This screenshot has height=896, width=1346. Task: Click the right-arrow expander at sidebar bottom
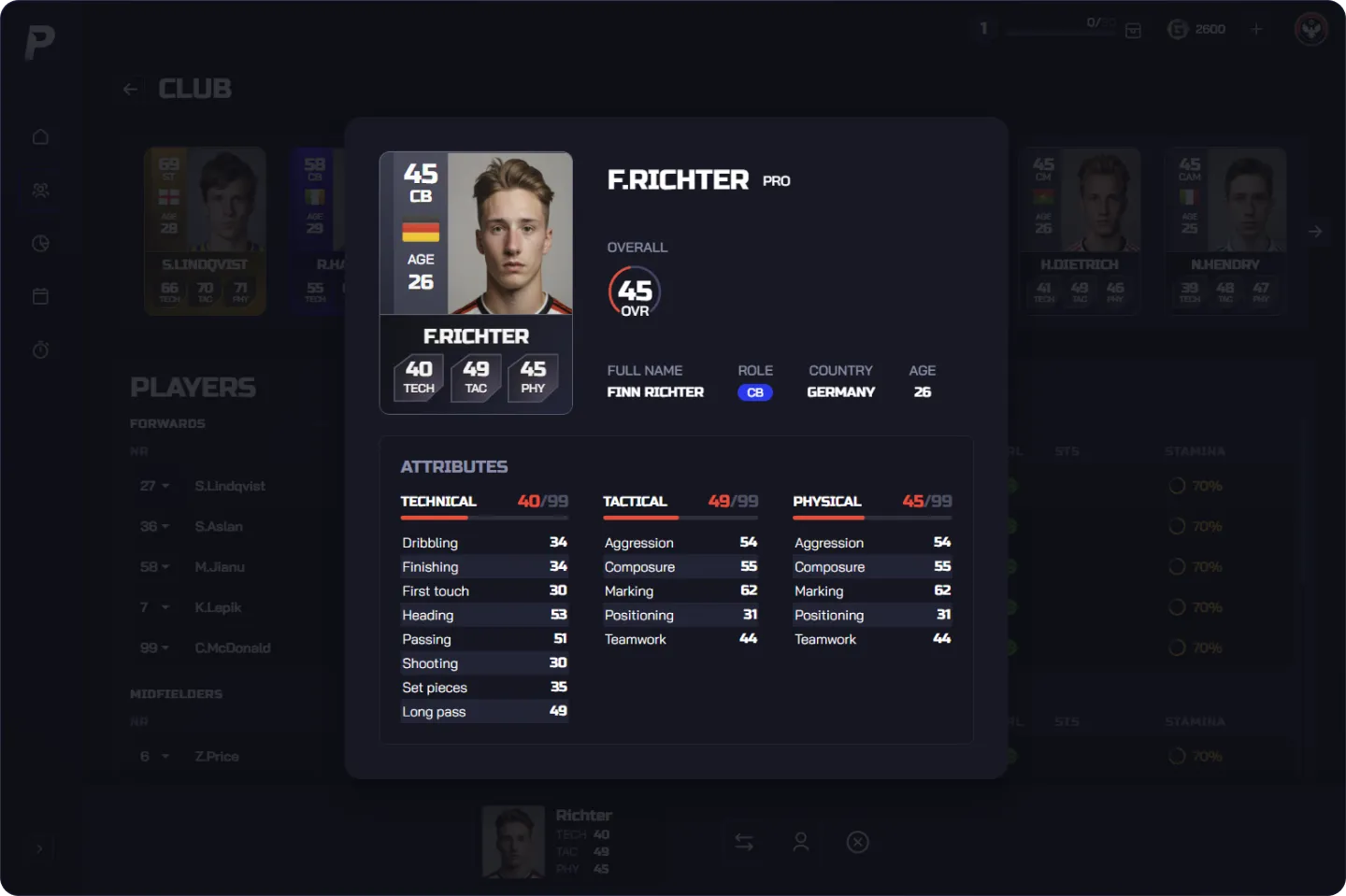tap(40, 848)
